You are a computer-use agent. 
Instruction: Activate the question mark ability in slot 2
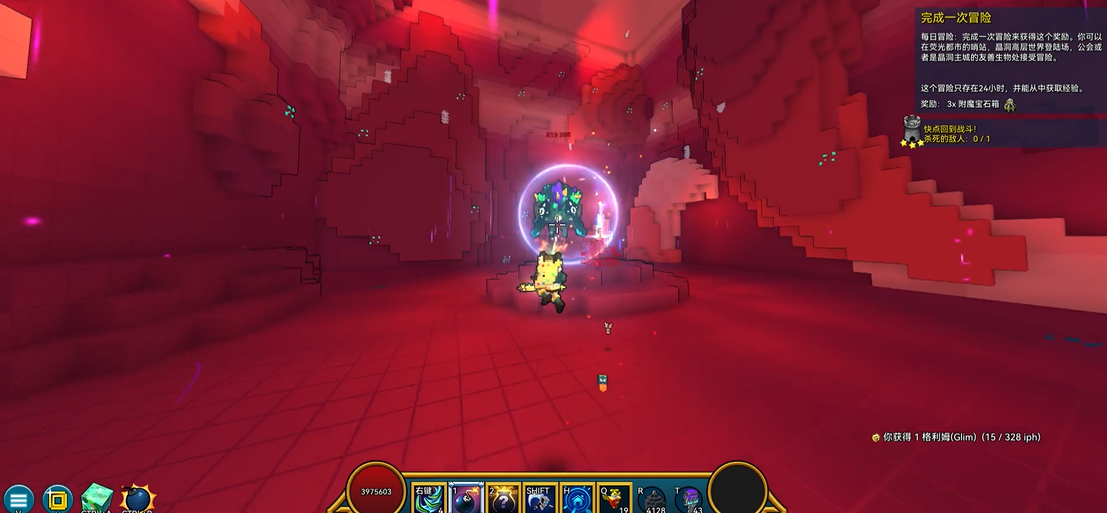click(503, 499)
